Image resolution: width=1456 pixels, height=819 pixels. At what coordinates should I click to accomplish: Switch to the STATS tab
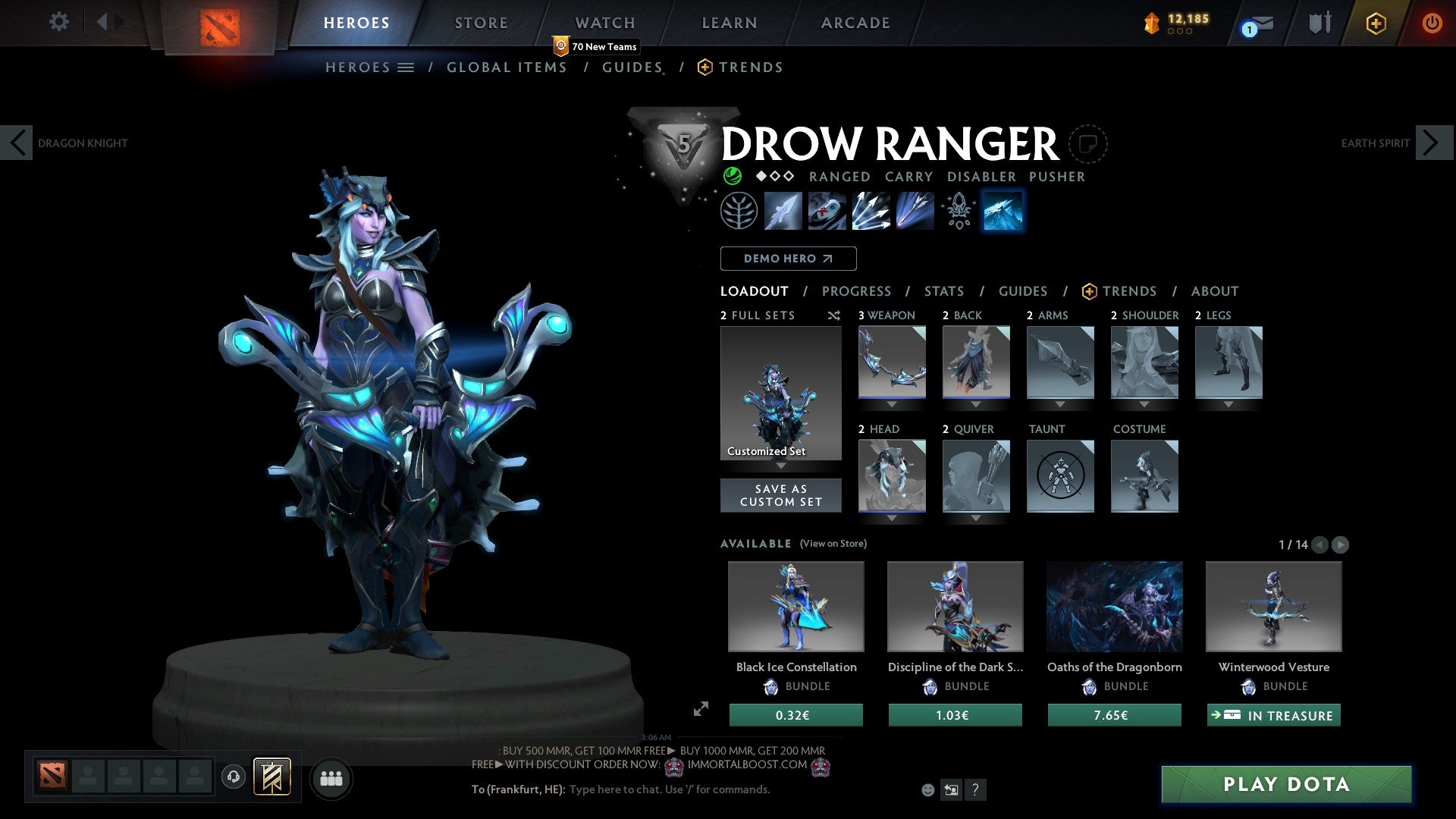[x=943, y=291]
